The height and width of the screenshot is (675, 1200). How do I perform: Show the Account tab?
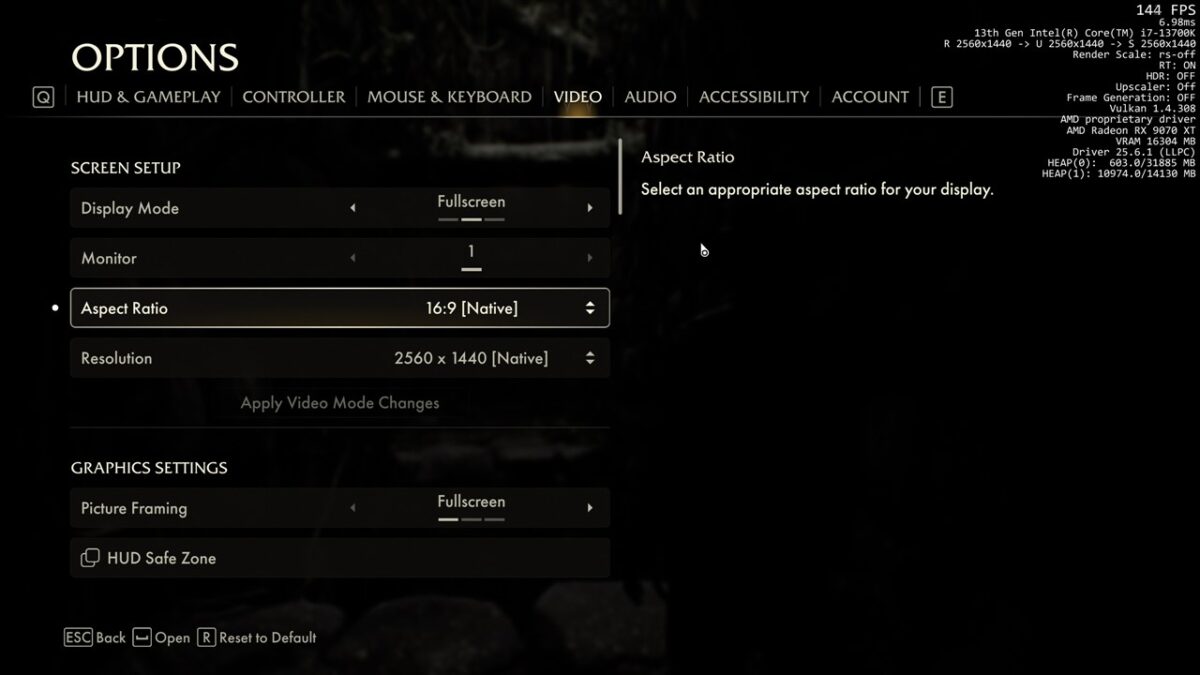click(870, 97)
